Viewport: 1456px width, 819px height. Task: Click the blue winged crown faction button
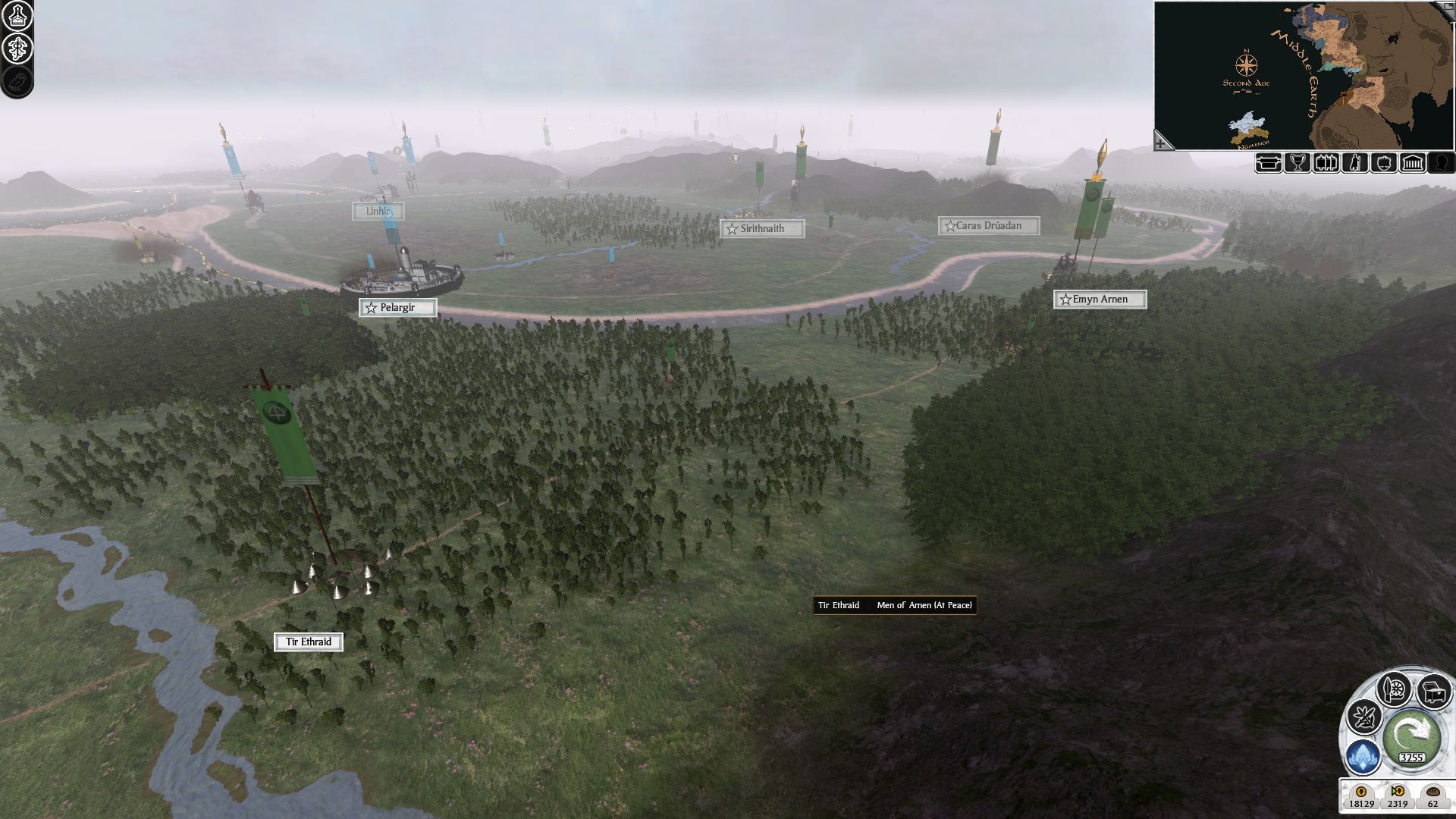point(1363,756)
